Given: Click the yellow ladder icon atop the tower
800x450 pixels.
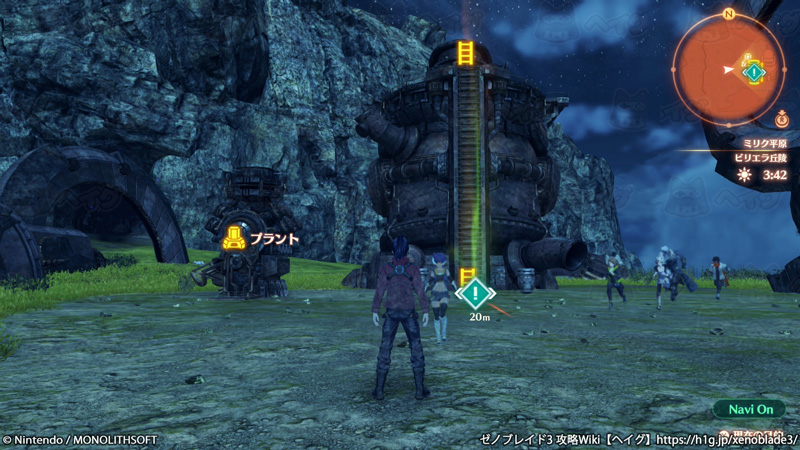Looking at the screenshot, I should pyautogui.click(x=465, y=52).
